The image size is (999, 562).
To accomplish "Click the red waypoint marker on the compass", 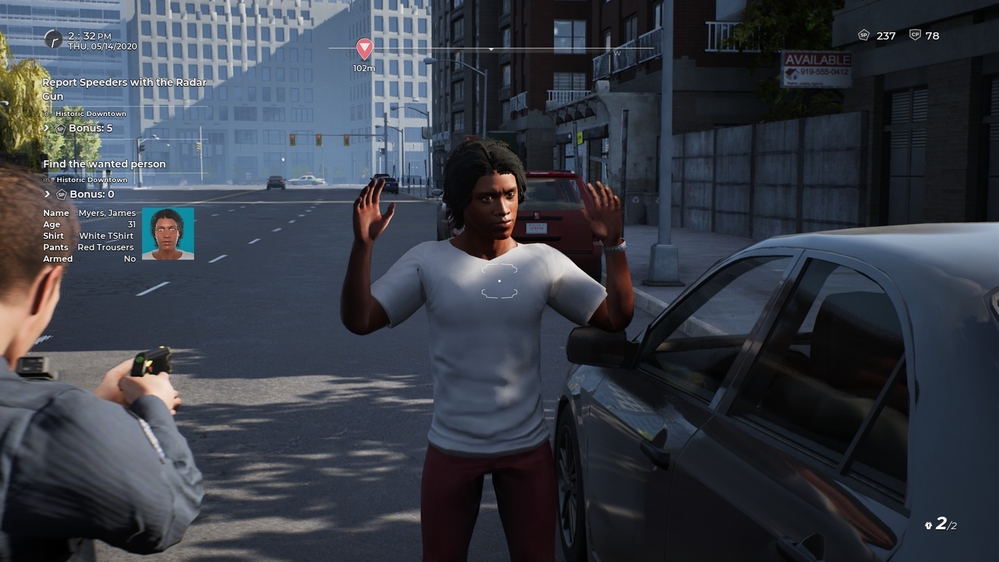I will [x=364, y=48].
